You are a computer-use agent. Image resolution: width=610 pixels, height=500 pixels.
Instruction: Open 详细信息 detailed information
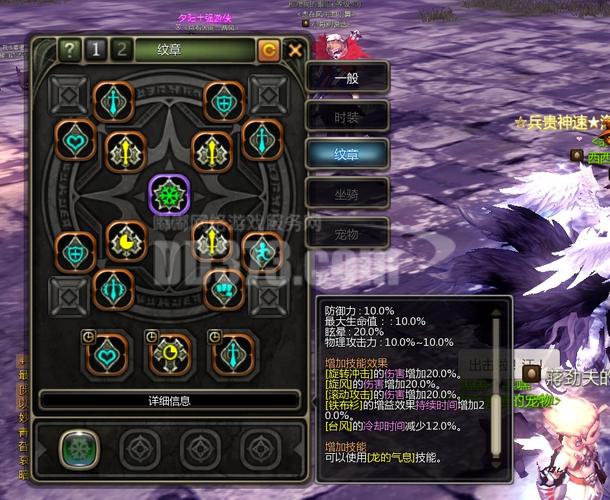168,400
